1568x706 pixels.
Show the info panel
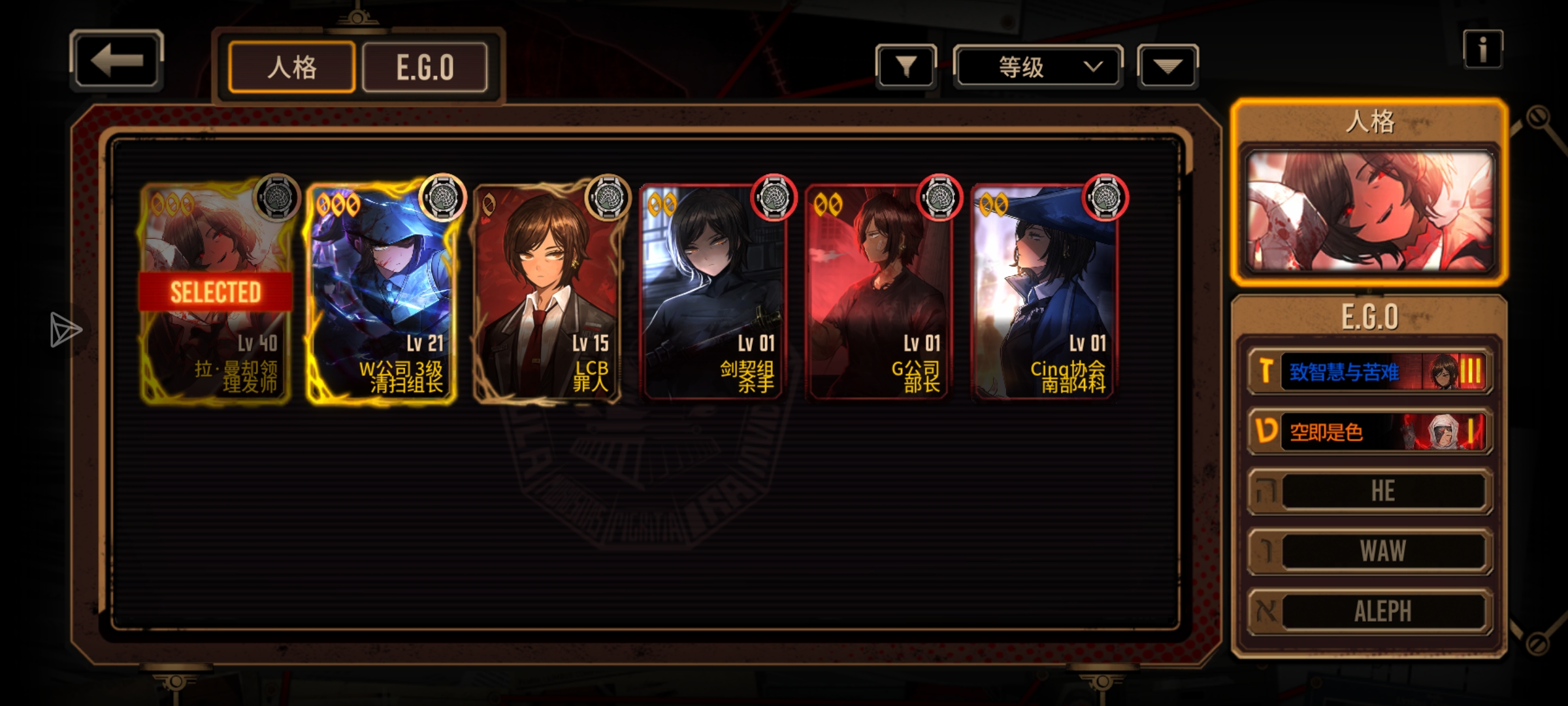1482,50
